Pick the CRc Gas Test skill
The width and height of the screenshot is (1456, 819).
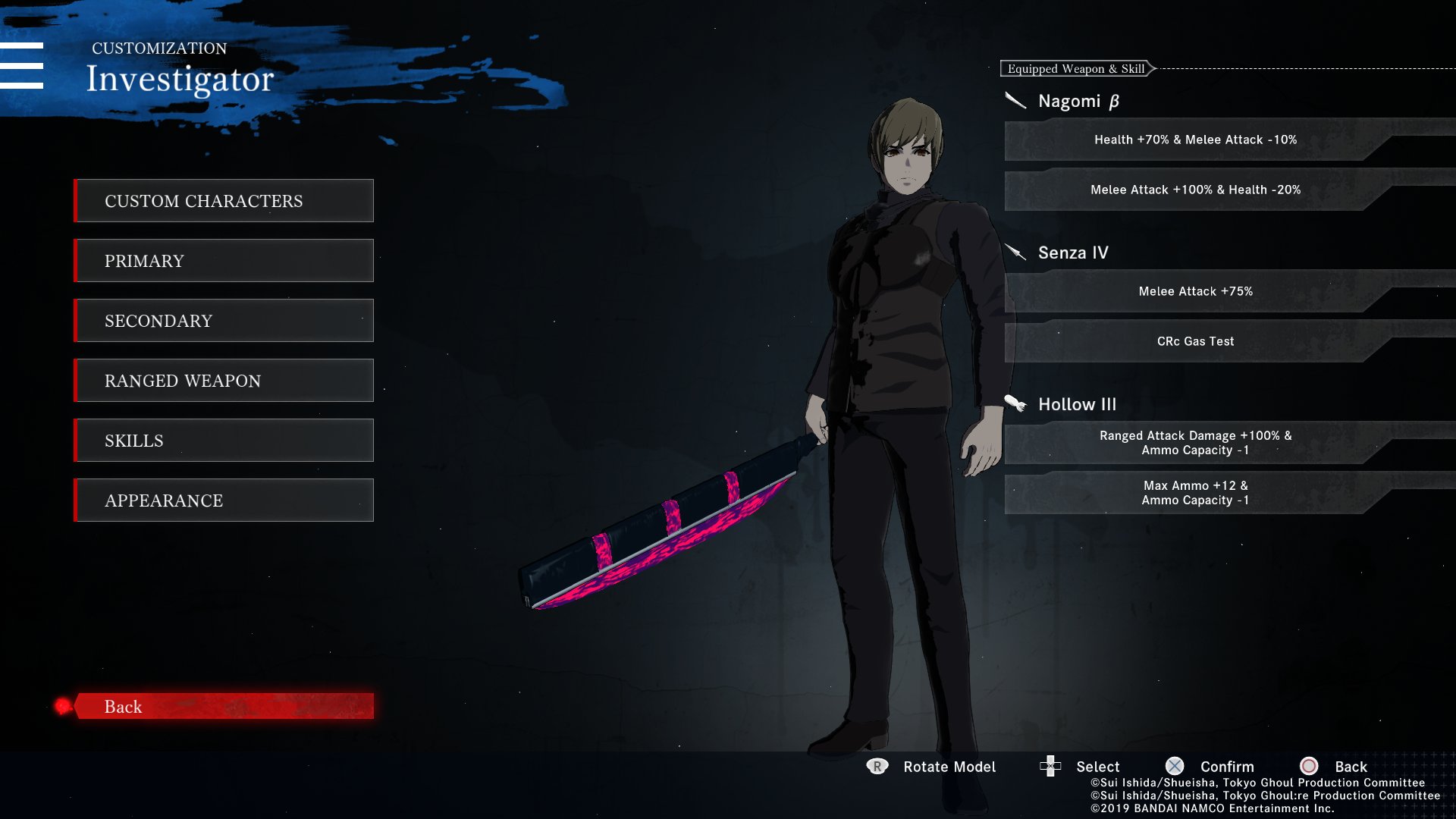coord(1195,341)
